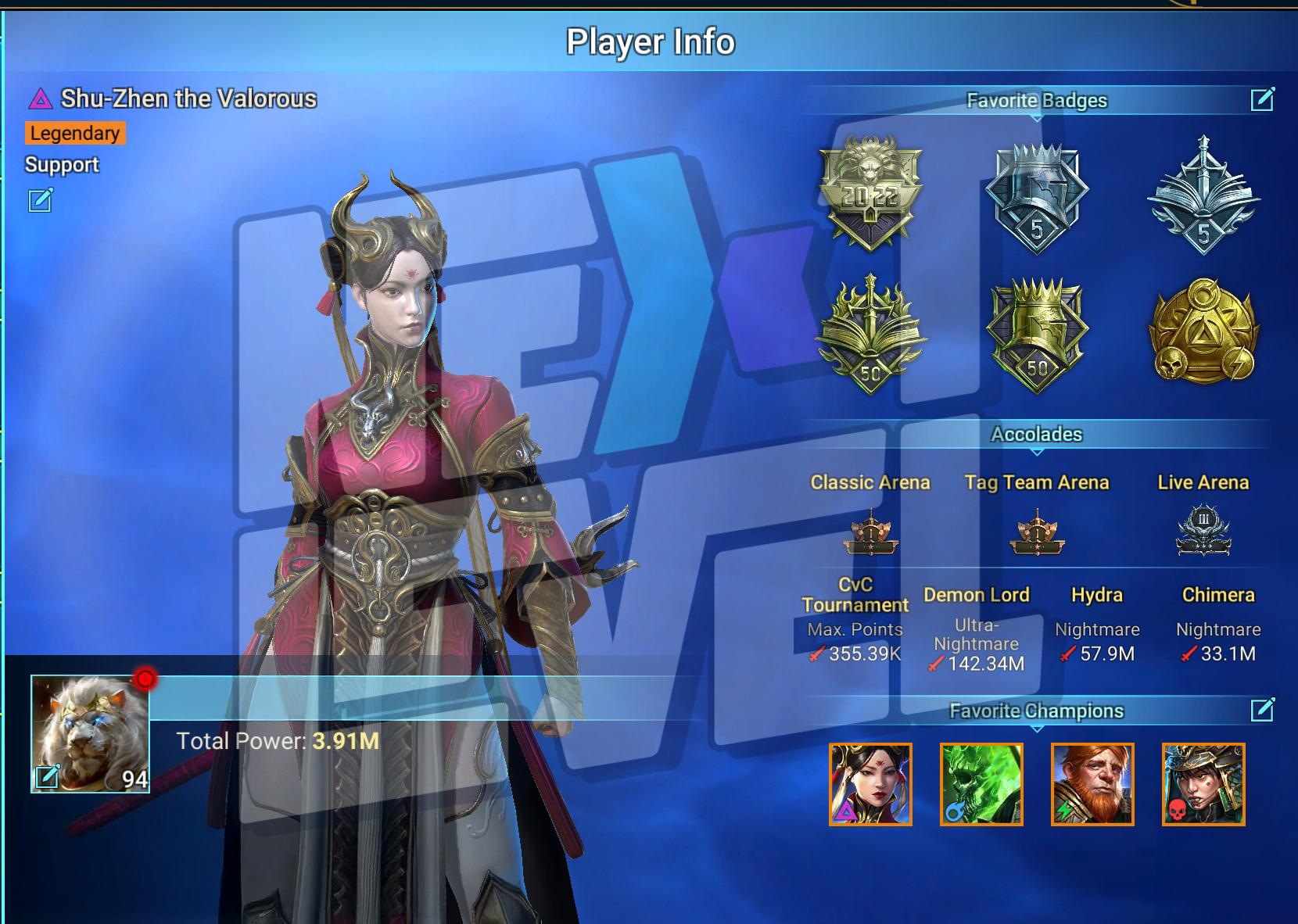This screenshot has width=1298, height=924.
Task: Open the green skull champion portrait
Action: 981,784
